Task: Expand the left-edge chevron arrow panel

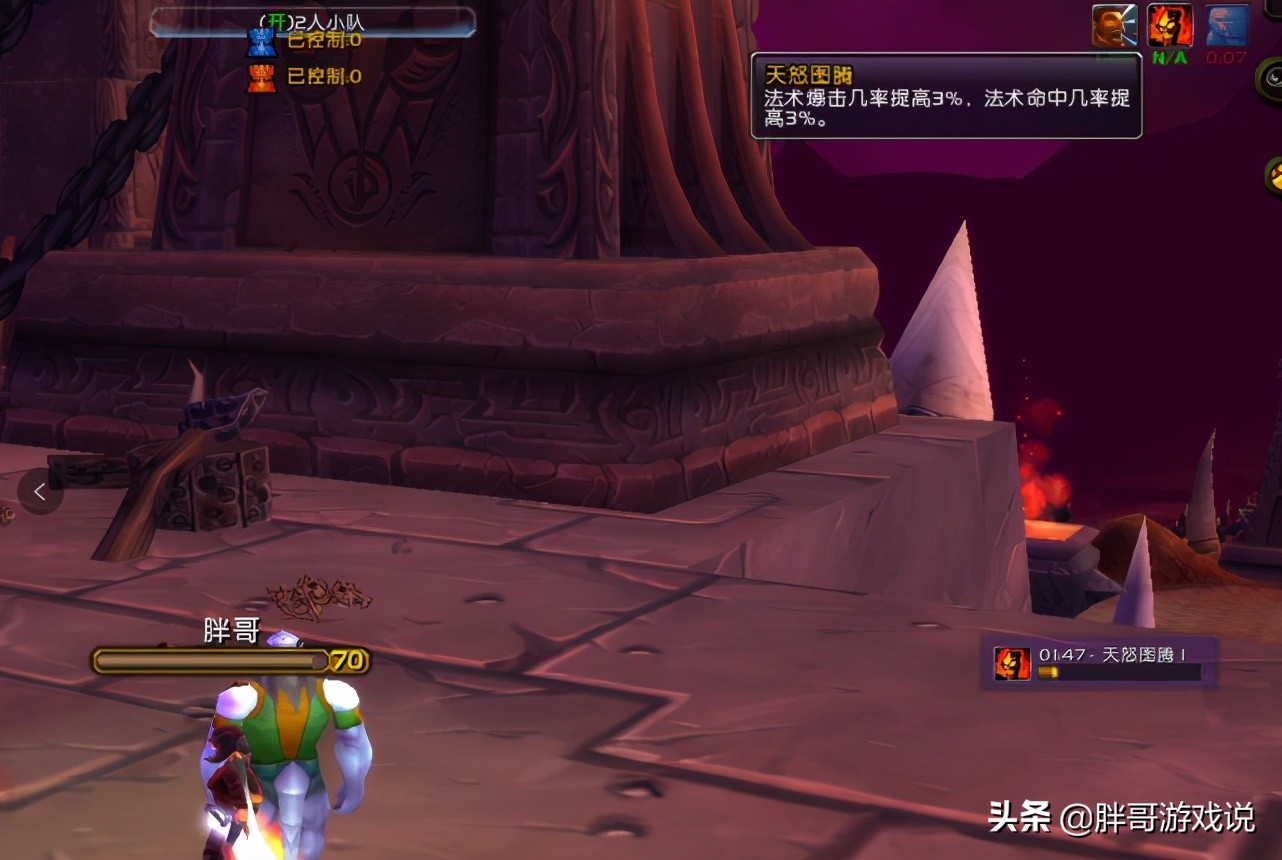Action: click(x=39, y=491)
